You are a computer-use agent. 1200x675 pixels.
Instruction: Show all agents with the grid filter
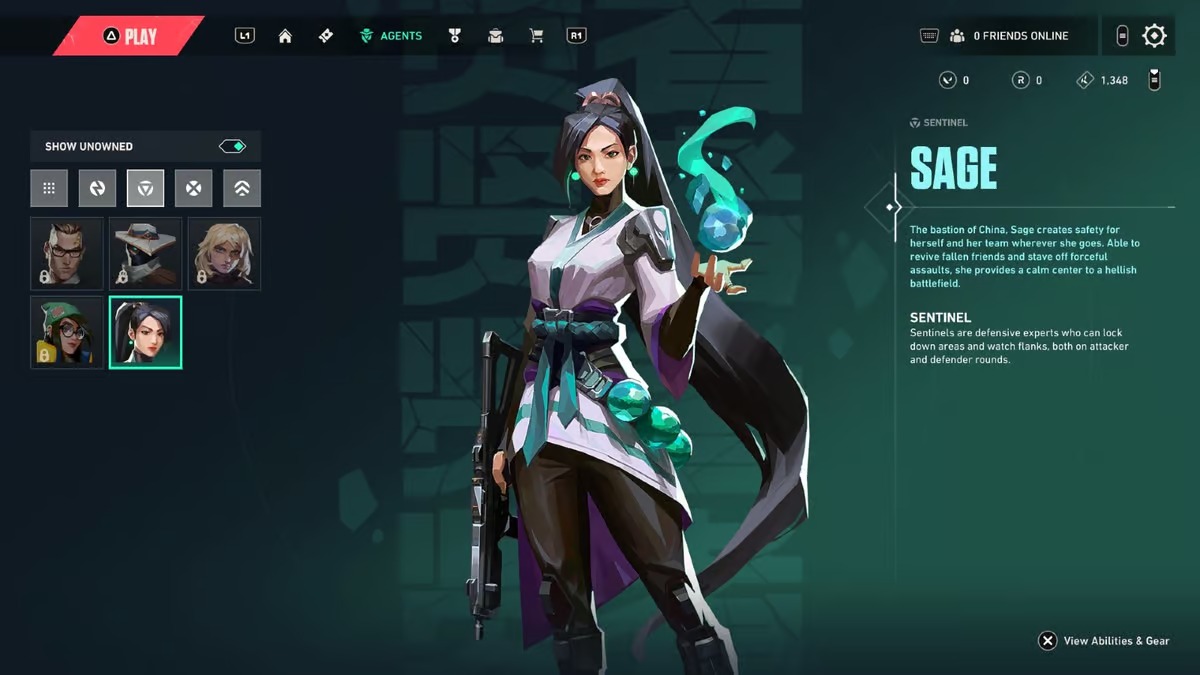pos(49,188)
